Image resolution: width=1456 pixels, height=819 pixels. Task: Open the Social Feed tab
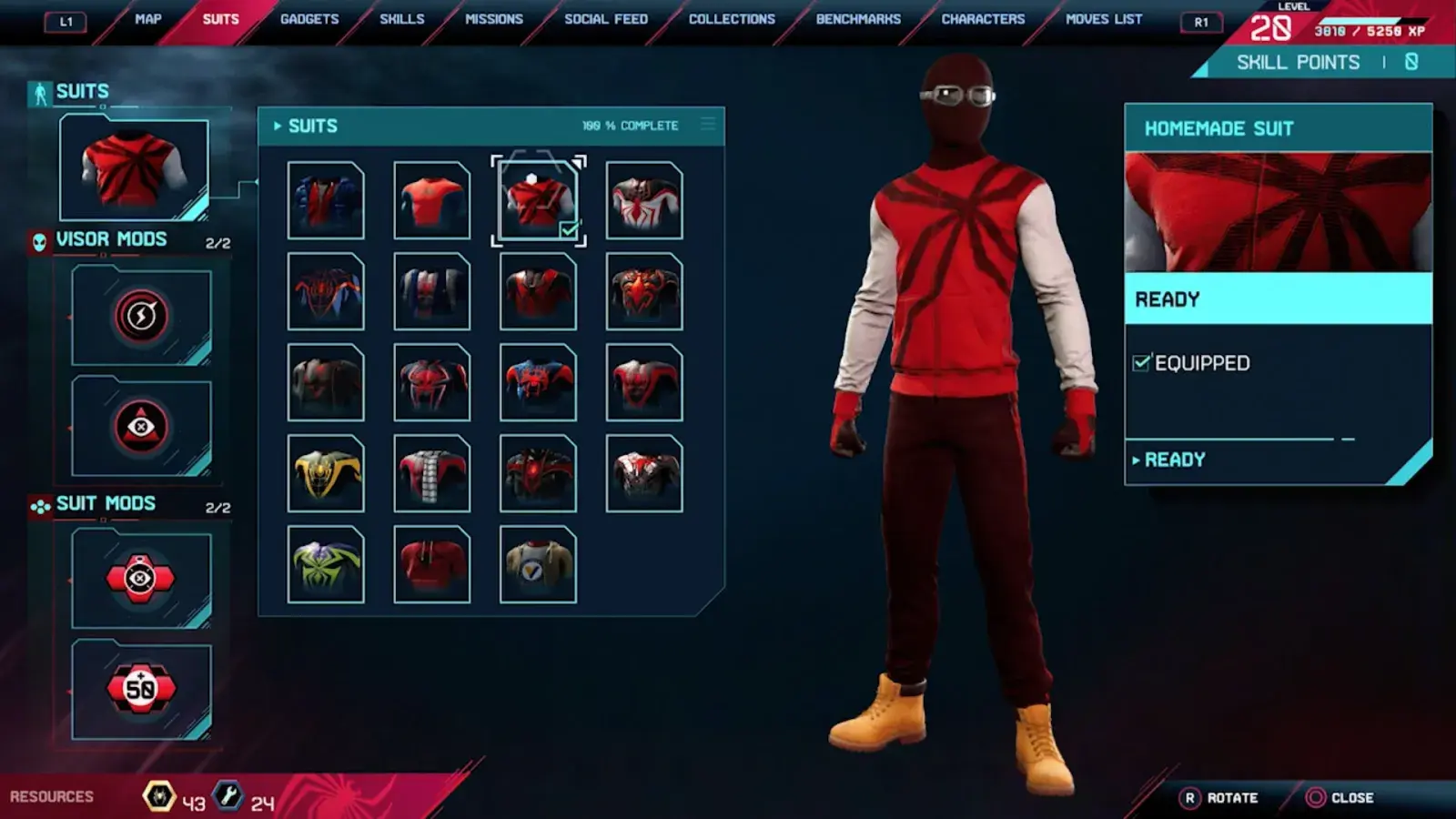pyautogui.click(x=606, y=19)
